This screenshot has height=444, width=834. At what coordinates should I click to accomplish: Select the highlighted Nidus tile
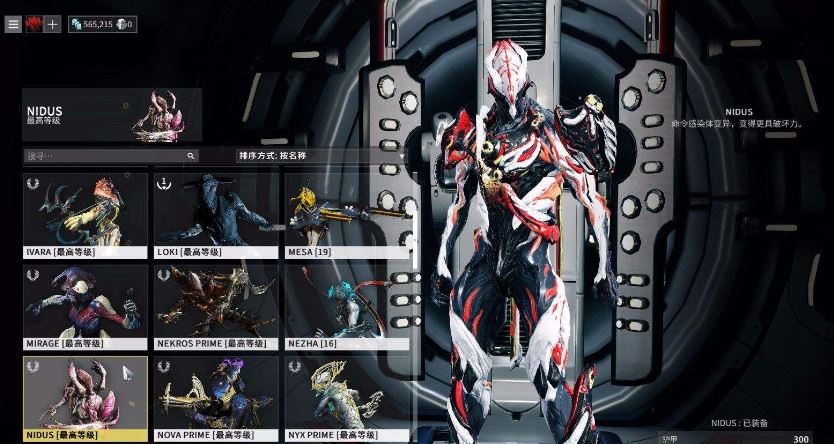85,398
